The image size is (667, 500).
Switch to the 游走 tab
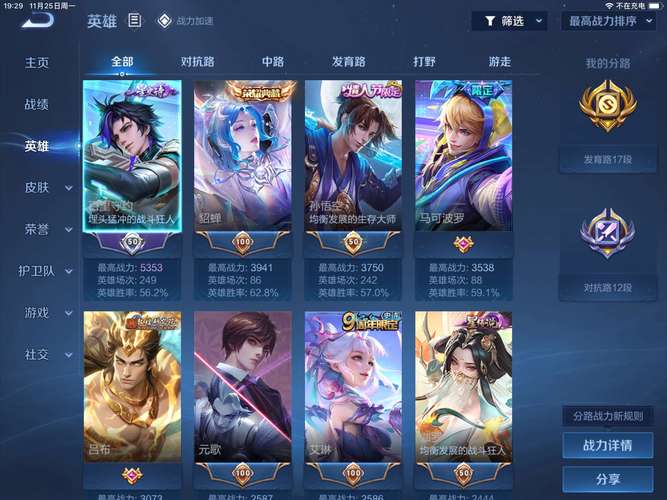point(500,62)
